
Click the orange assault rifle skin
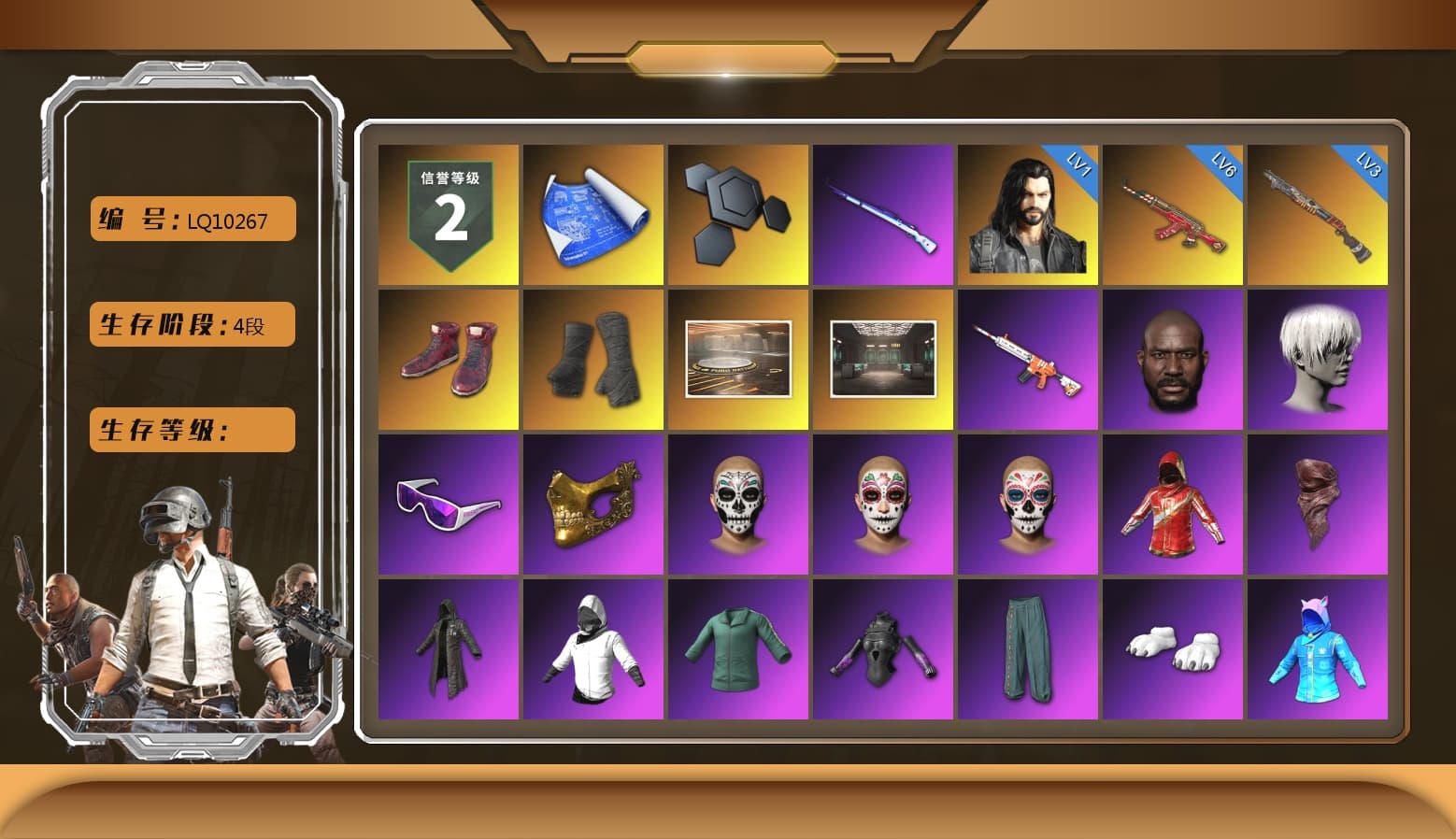1028,358
